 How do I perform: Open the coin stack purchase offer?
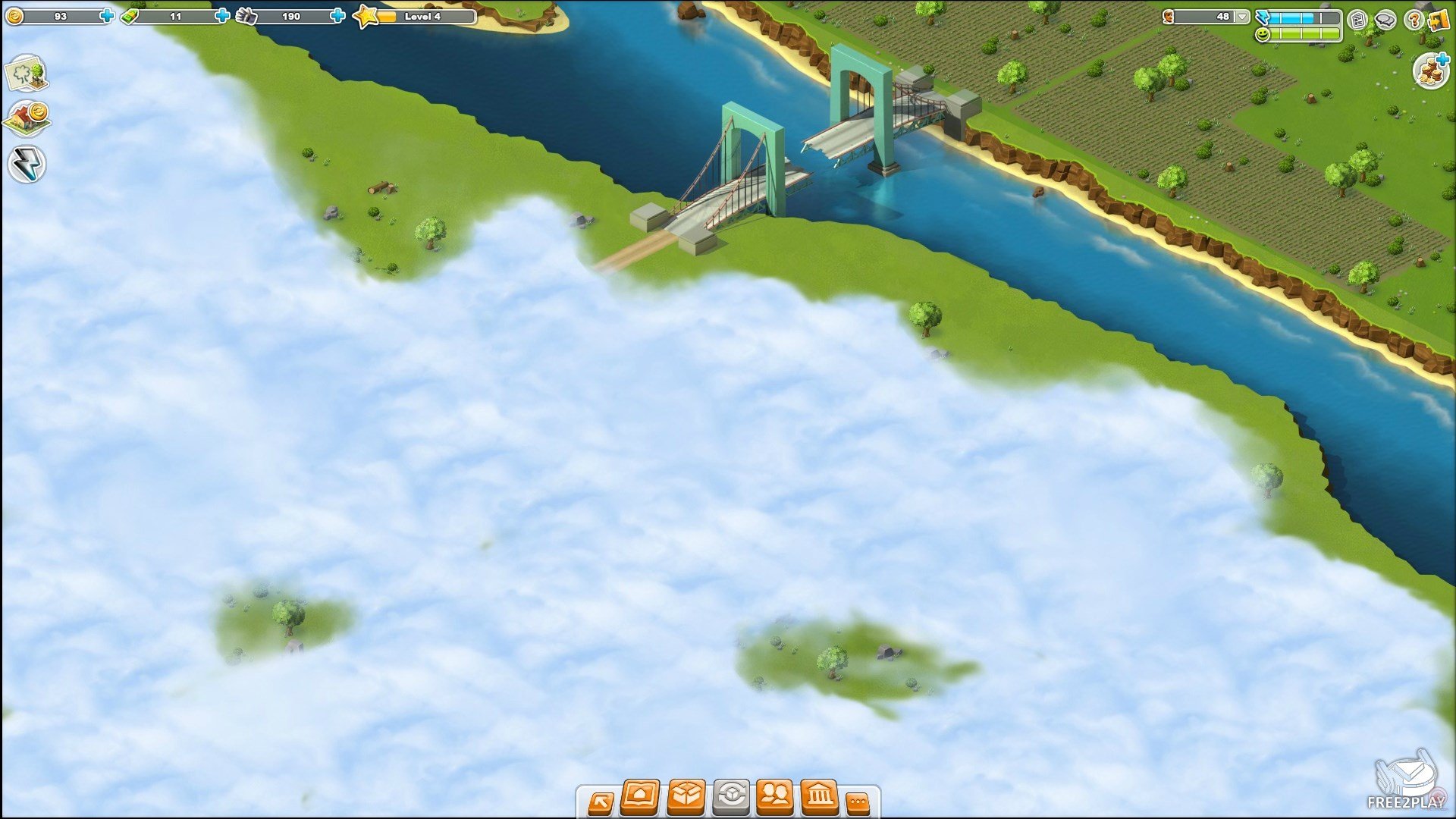click(1432, 71)
